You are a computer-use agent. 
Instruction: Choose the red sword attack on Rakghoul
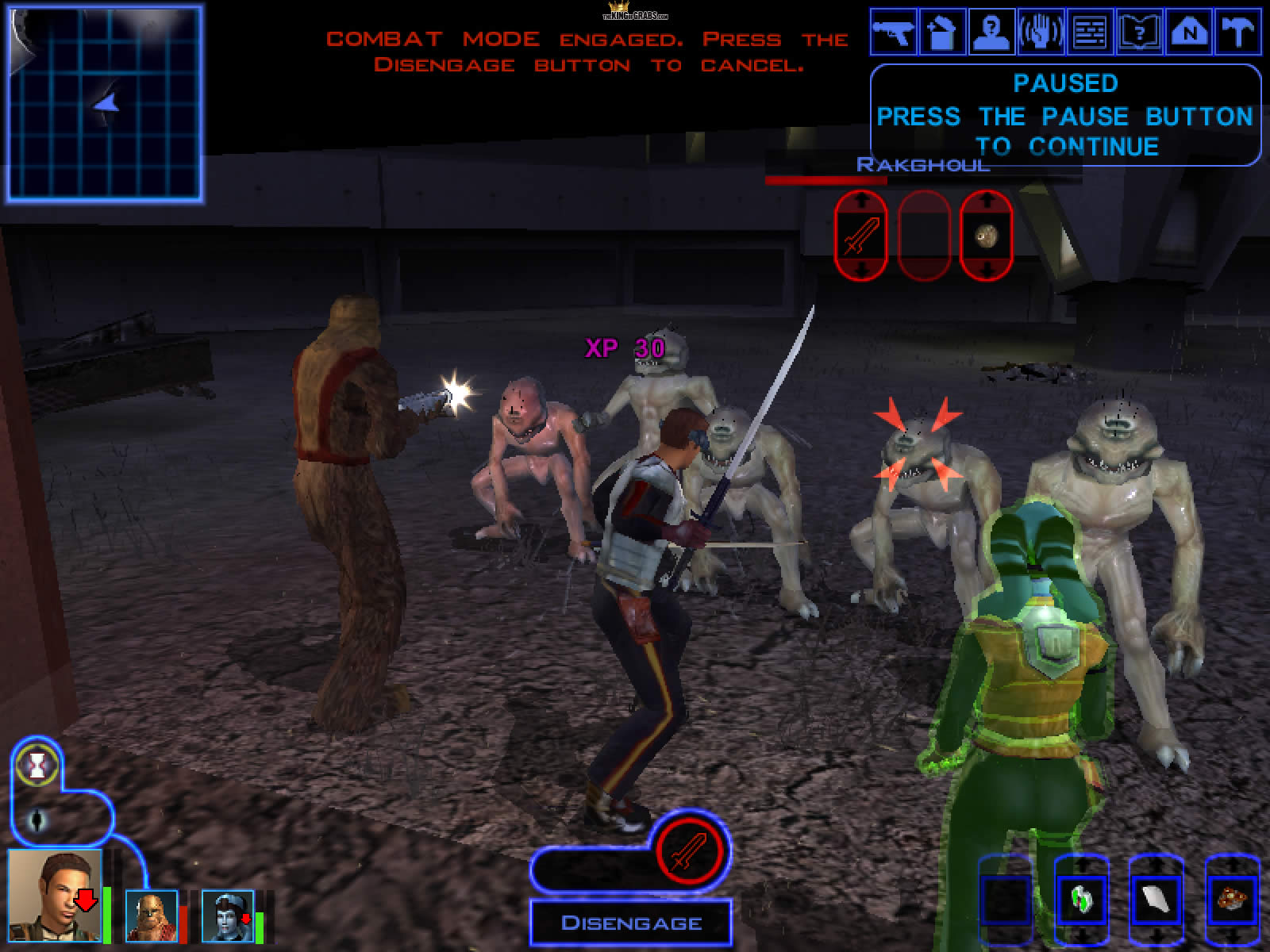pyautogui.click(x=860, y=235)
